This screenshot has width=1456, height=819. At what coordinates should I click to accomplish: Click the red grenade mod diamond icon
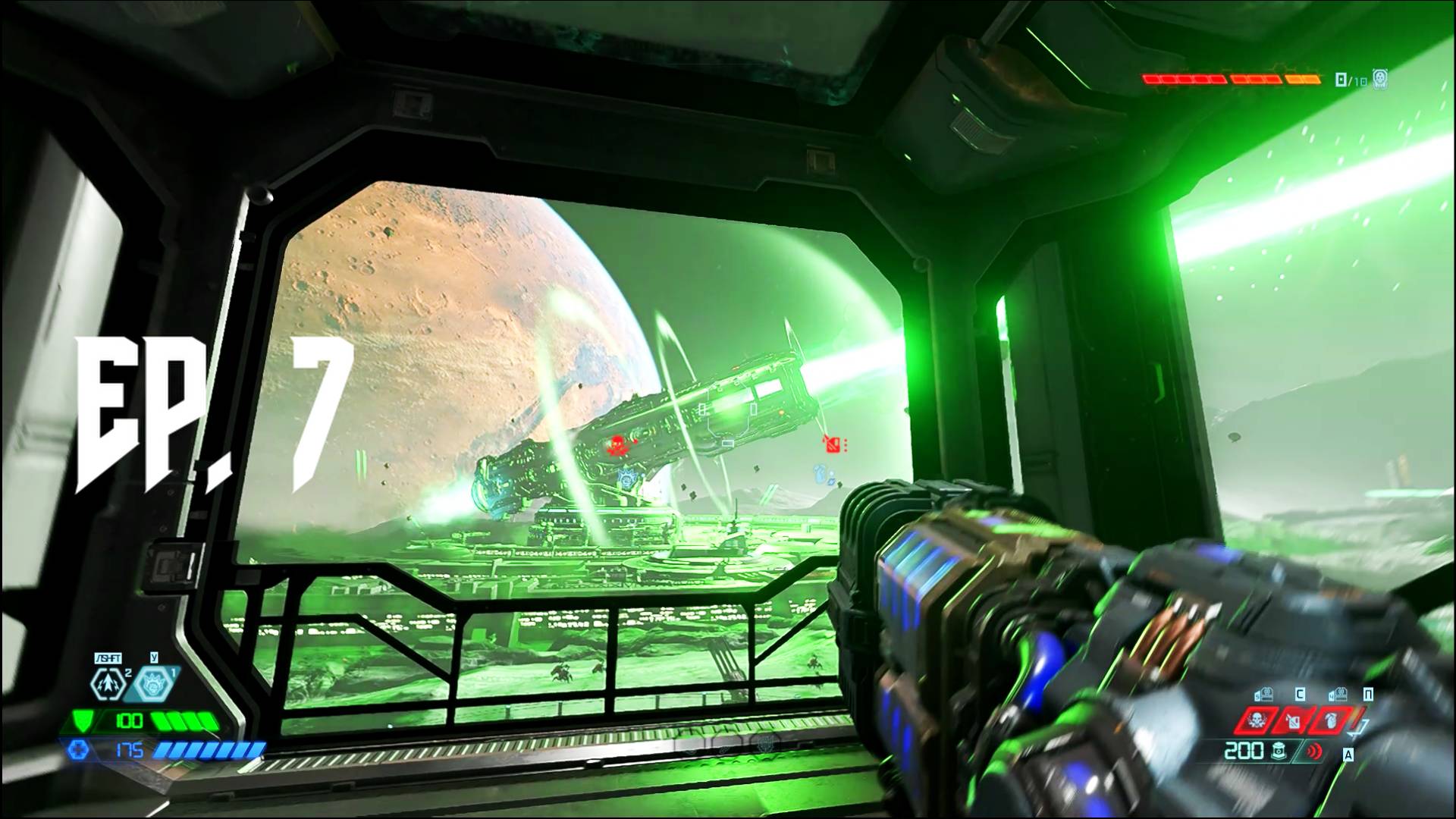(1331, 720)
